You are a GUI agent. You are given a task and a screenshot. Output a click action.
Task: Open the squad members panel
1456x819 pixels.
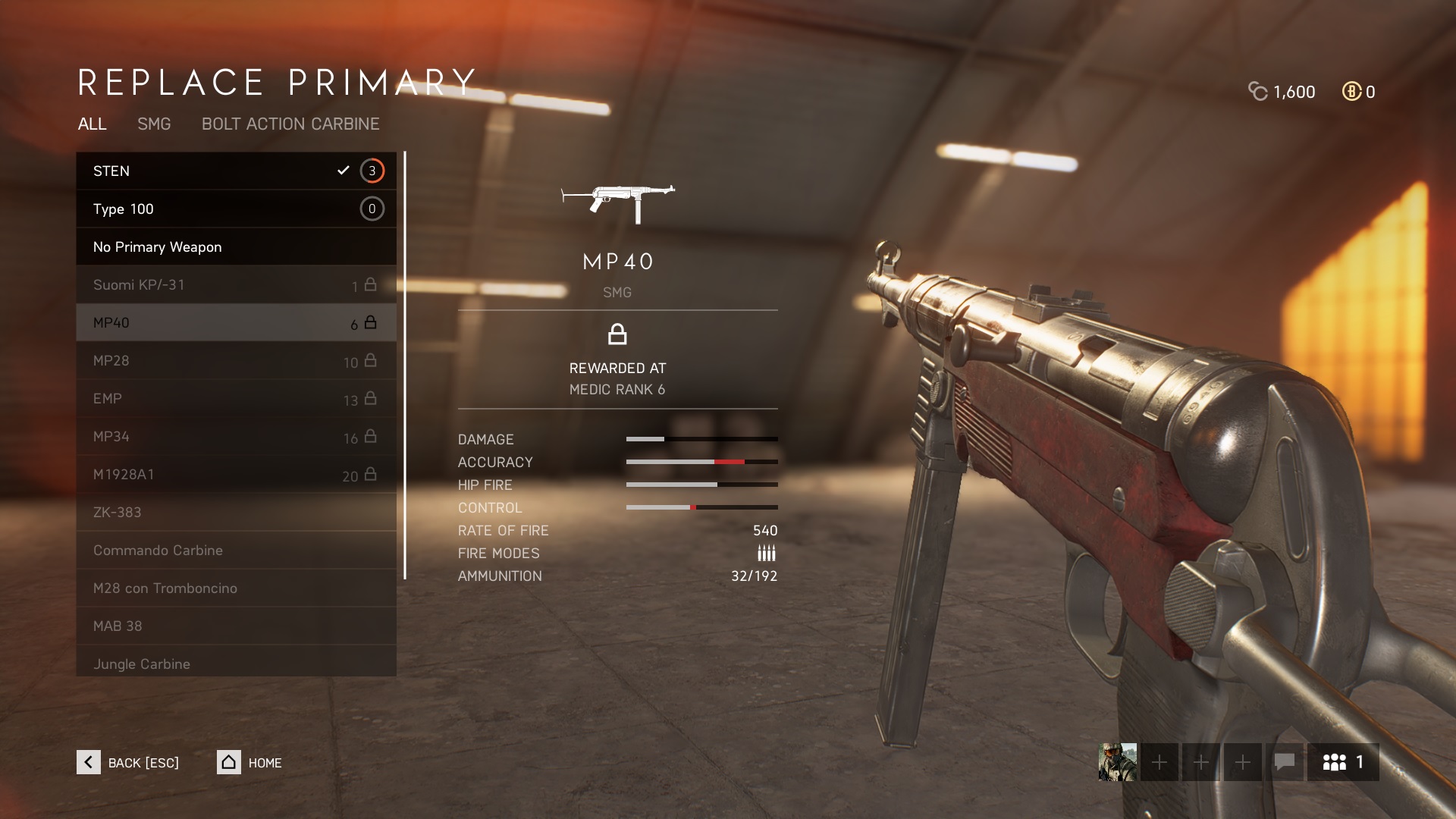pos(1342,762)
